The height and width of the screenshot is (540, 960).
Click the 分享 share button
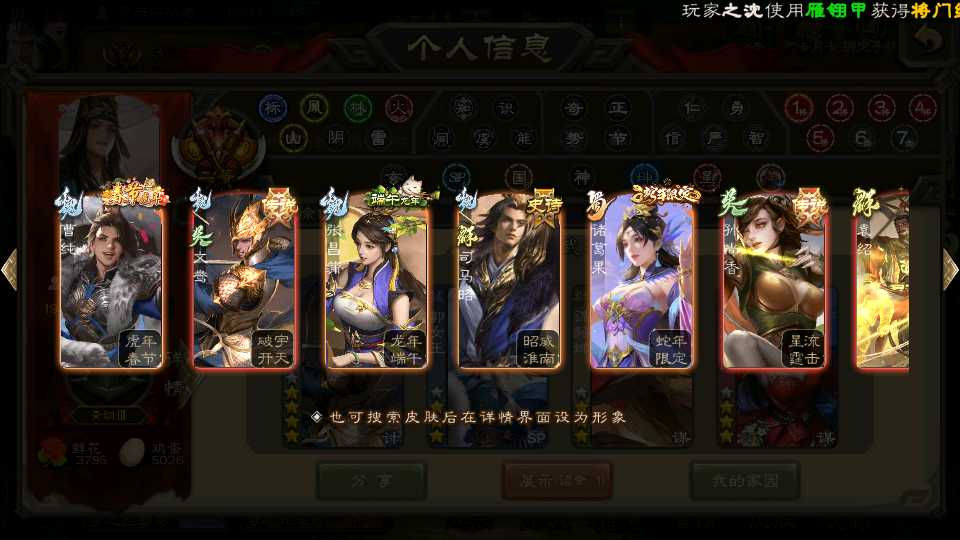pyautogui.click(x=357, y=480)
